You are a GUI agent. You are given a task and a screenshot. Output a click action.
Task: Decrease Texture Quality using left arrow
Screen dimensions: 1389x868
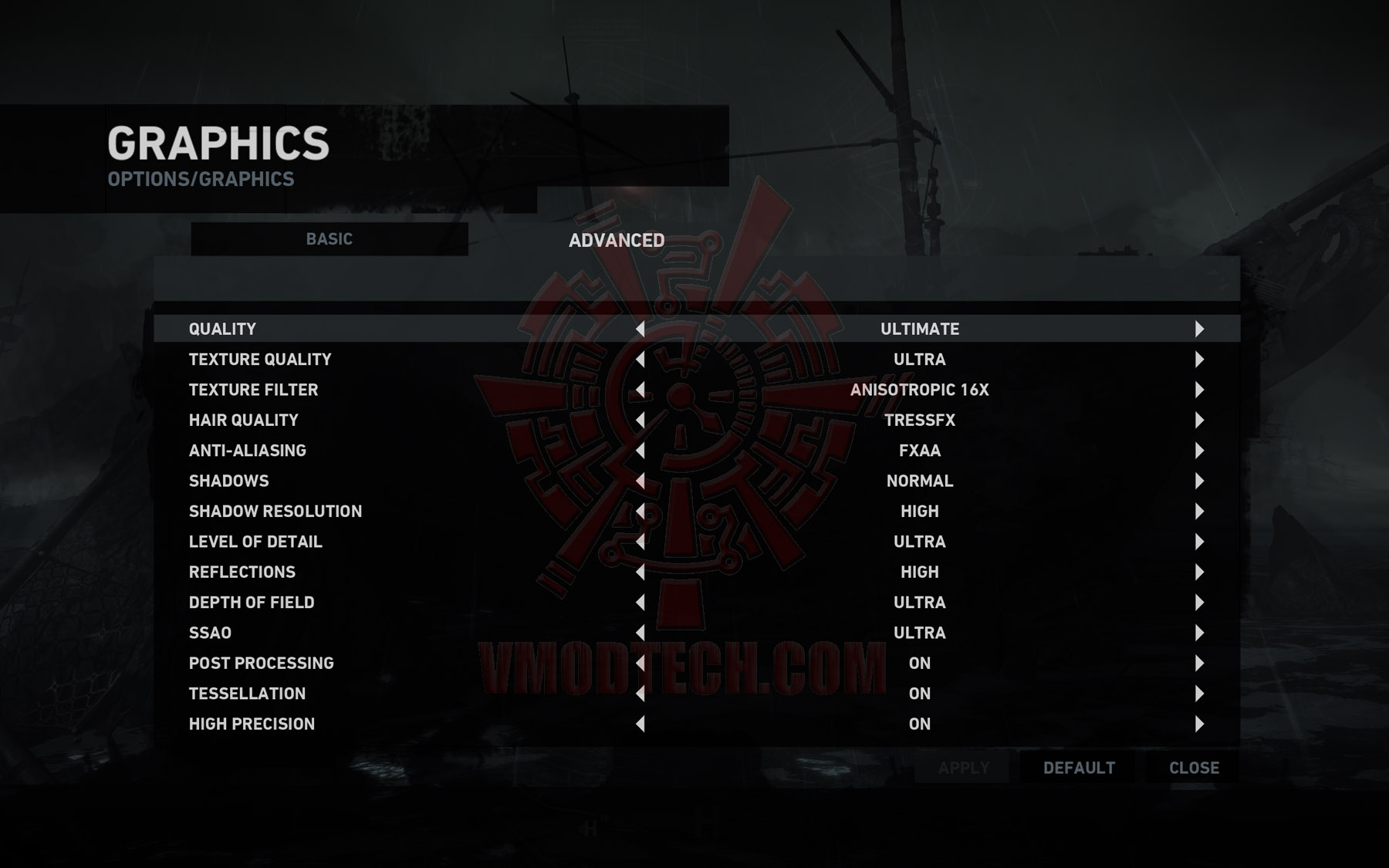pyautogui.click(x=640, y=360)
